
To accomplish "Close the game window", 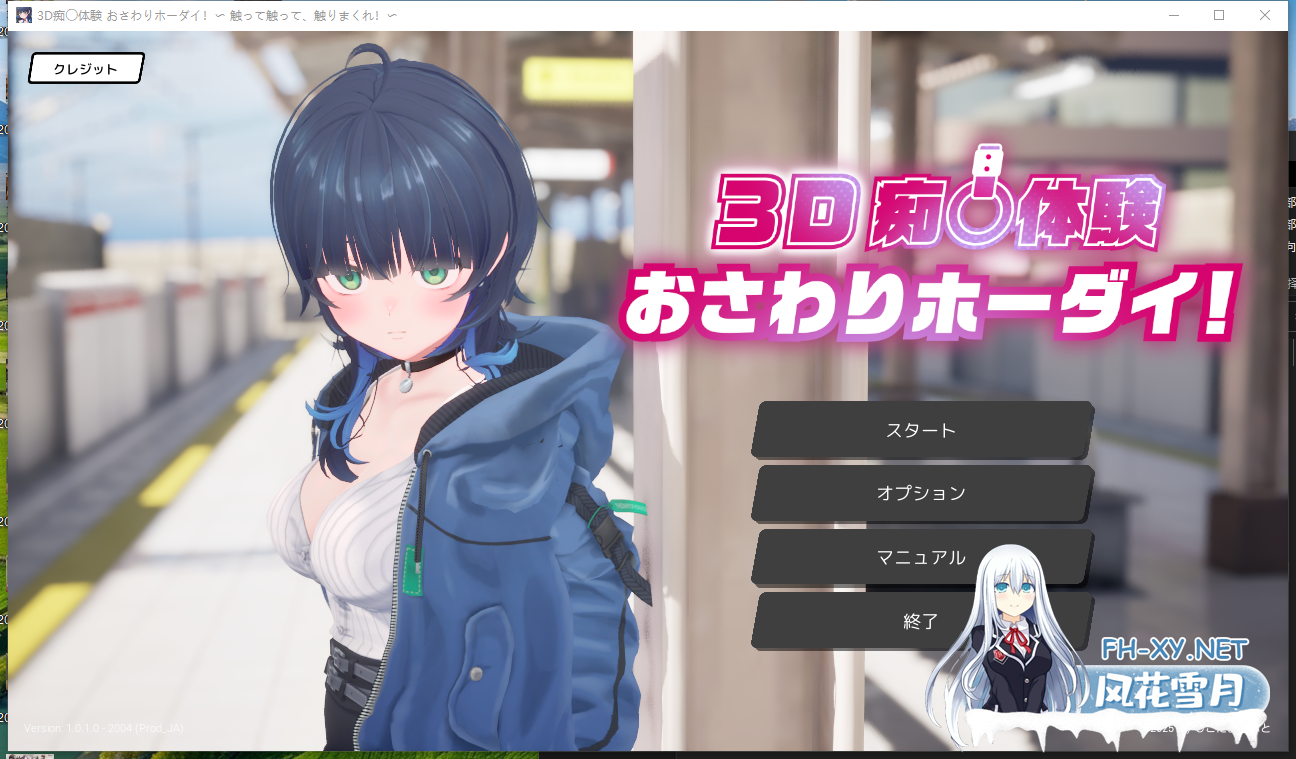I will 1265,15.
